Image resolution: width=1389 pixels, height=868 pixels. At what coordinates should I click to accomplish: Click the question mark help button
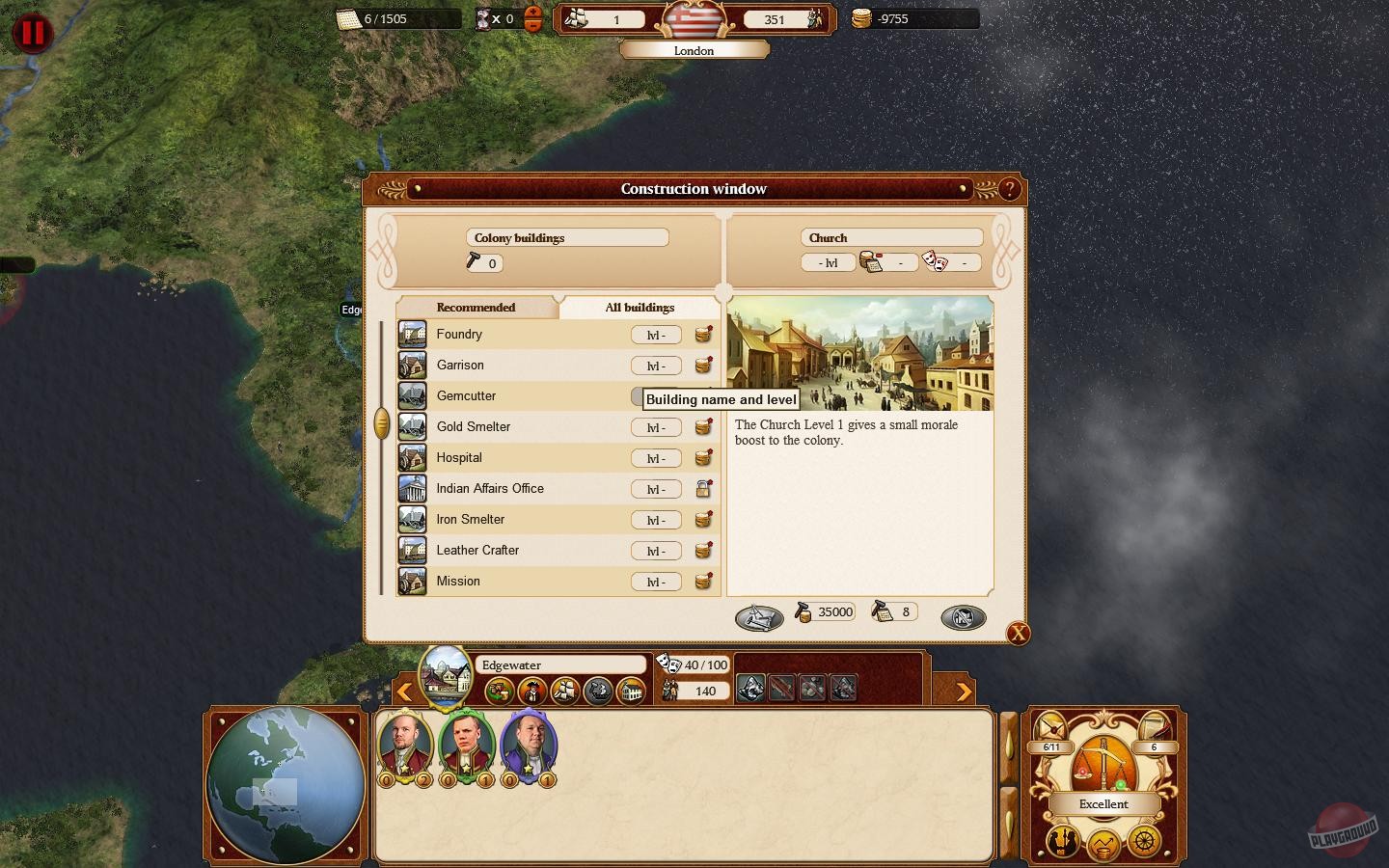(x=1010, y=189)
